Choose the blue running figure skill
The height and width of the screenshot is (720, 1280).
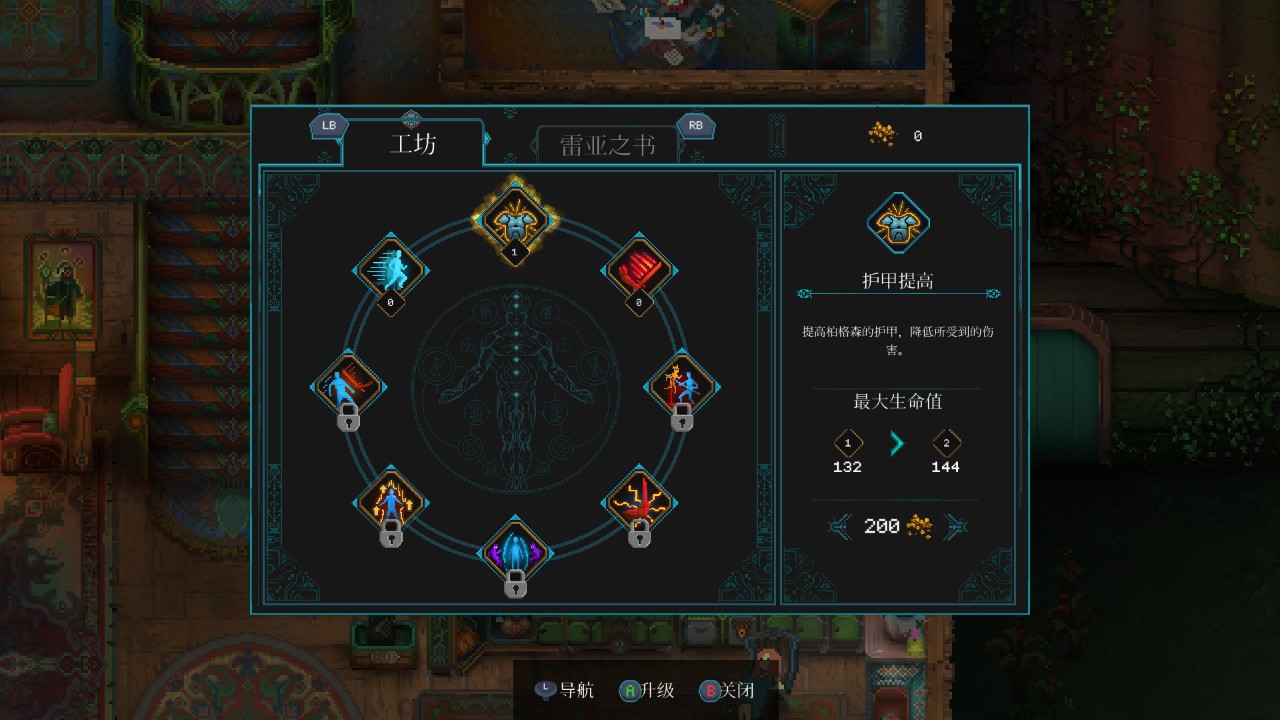pyautogui.click(x=391, y=270)
